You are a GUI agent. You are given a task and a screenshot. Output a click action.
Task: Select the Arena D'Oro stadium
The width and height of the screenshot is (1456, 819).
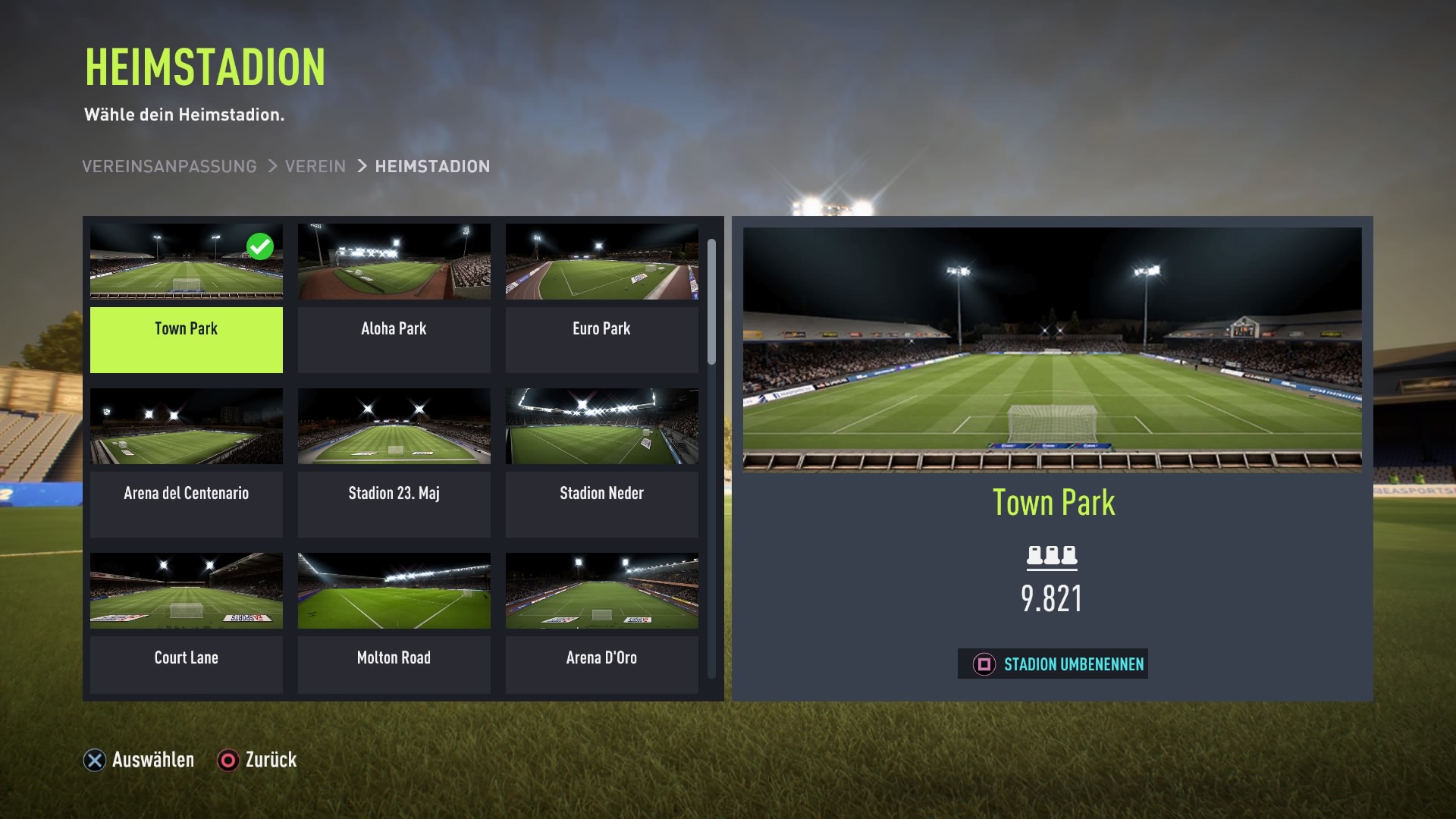coord(601,623)
